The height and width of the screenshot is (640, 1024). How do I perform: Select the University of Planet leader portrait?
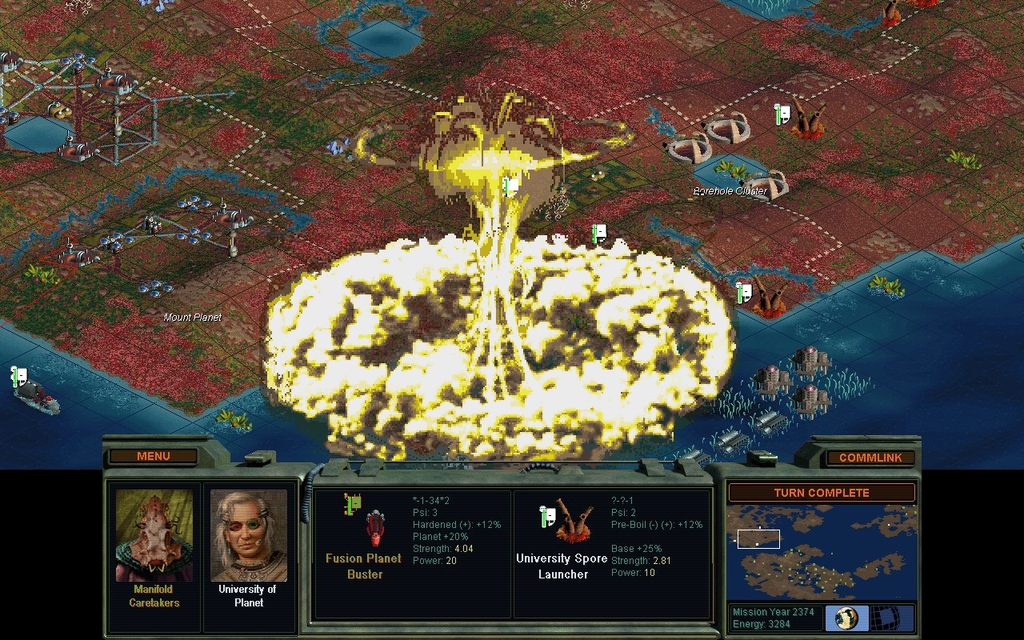(x=248, y=535)
